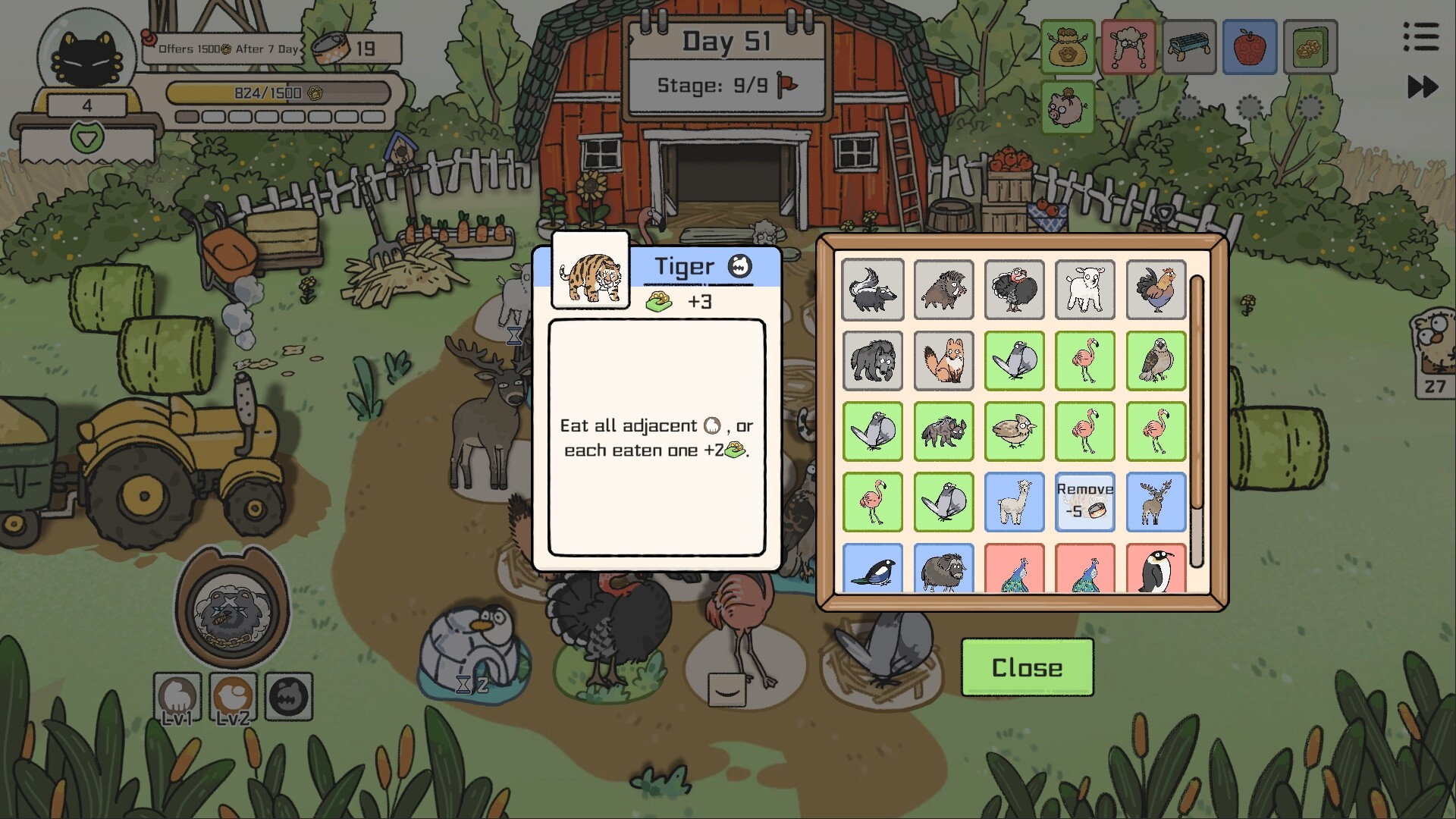Viewport: 1456px width, 819px height.
Task: Select the fox tile
Action: tap(943, 360)
